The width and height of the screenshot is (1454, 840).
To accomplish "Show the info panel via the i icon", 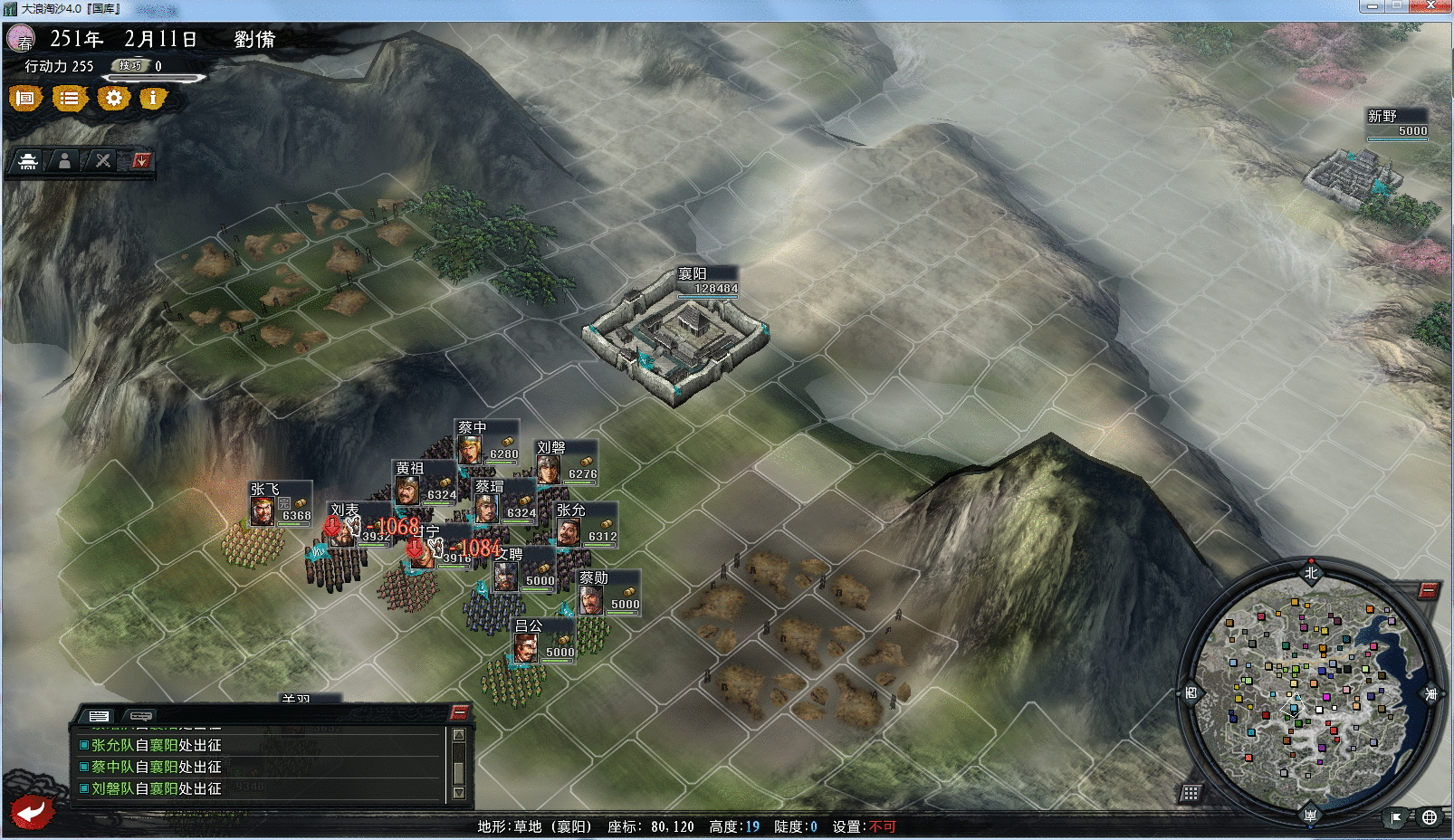I will [x=153, y=98].
